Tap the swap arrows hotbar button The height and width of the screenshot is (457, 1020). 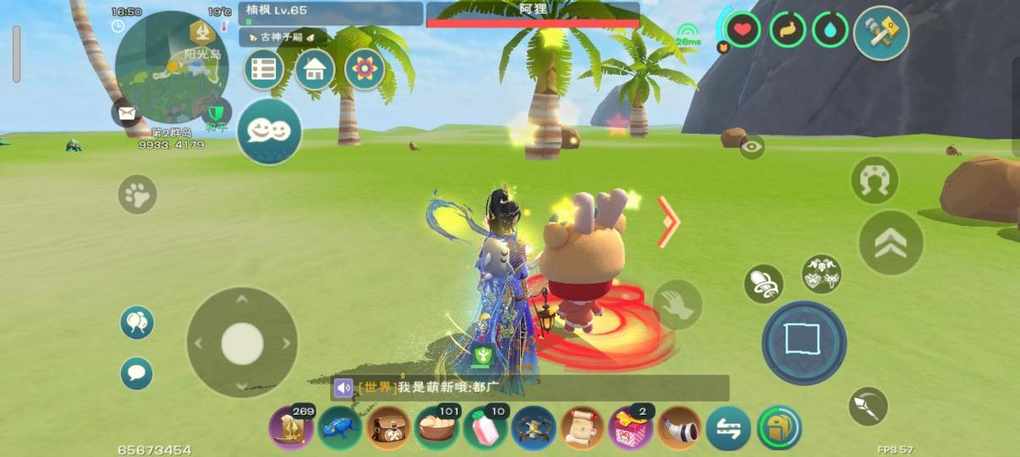pos(728,428)
